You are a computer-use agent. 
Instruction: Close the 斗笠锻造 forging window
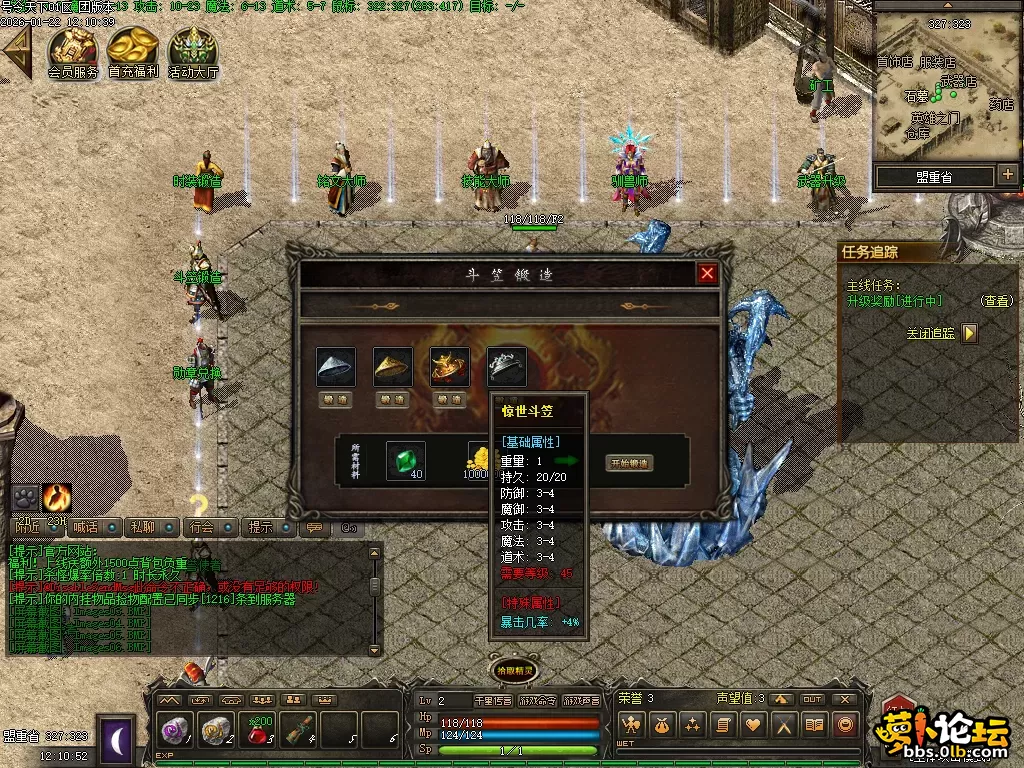(707, 274)
